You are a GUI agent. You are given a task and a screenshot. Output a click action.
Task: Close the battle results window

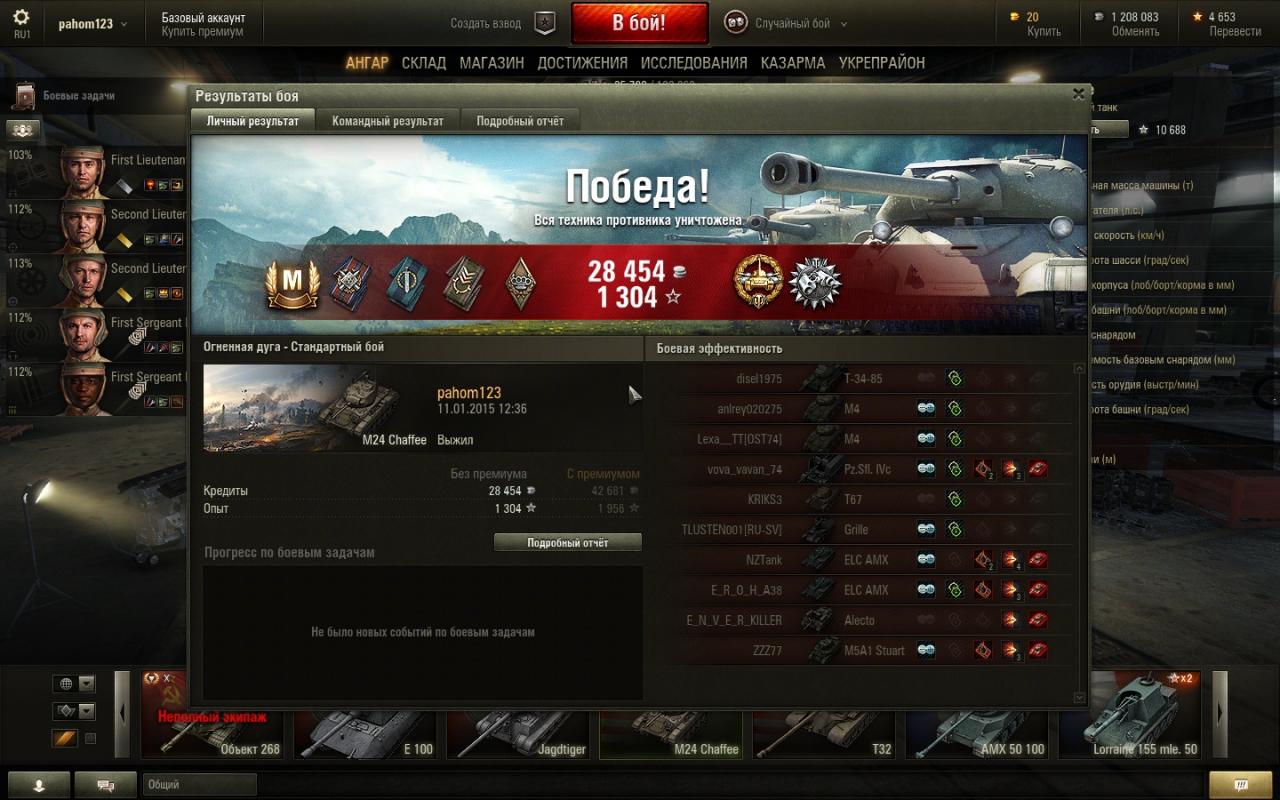tap(1078, 94)
